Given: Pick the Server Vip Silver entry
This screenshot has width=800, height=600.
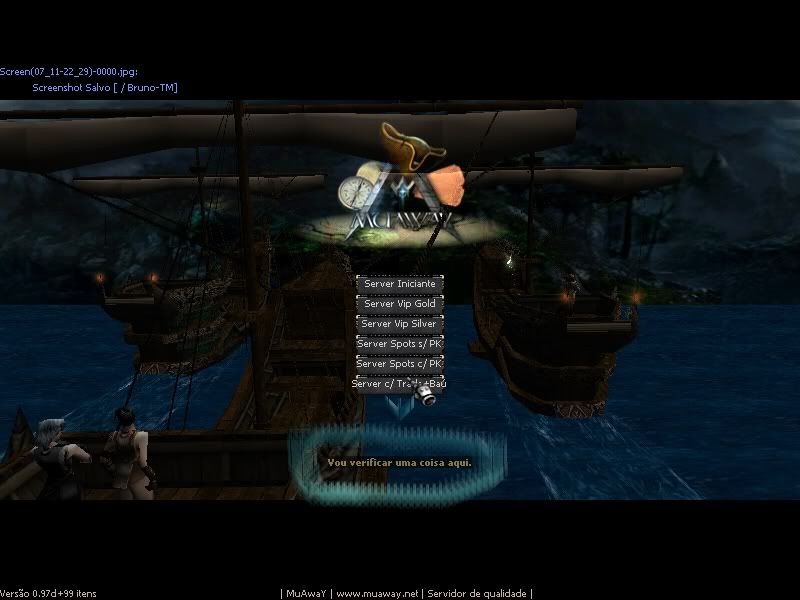Looking at the screenshot, I should tap(400, 324).
